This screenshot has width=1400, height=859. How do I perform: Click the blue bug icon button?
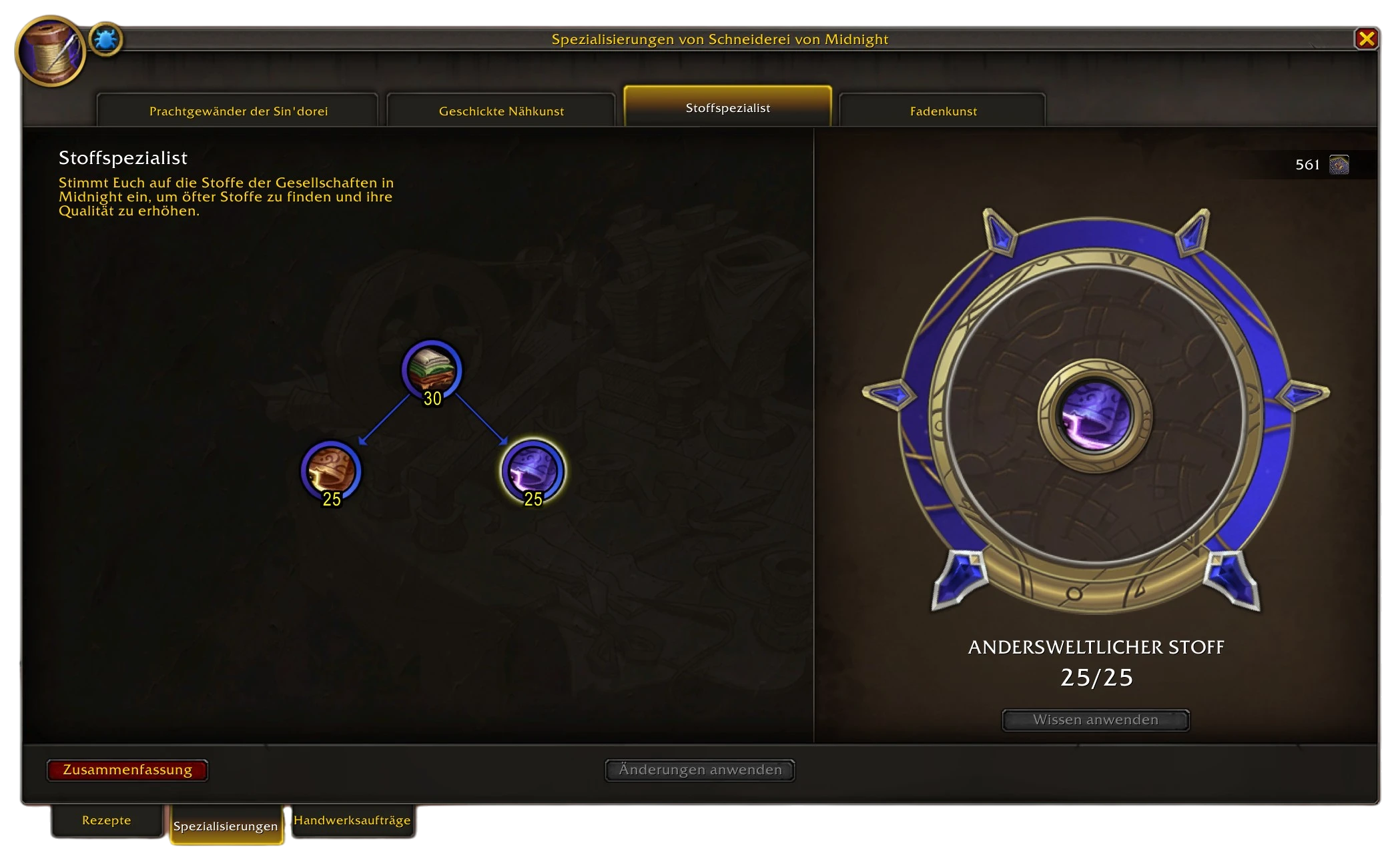coord(105,40)
